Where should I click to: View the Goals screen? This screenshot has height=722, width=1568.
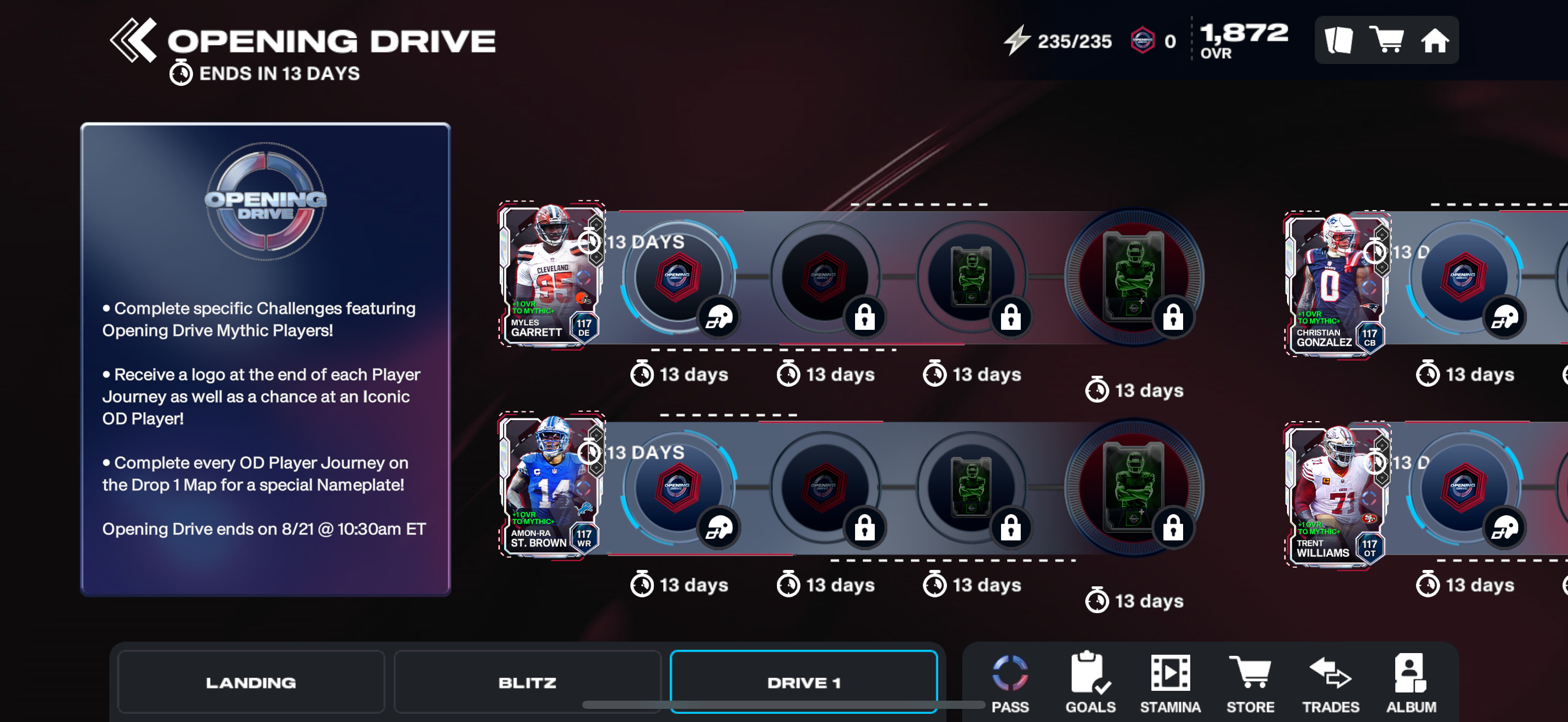(x=1090, y=683)
